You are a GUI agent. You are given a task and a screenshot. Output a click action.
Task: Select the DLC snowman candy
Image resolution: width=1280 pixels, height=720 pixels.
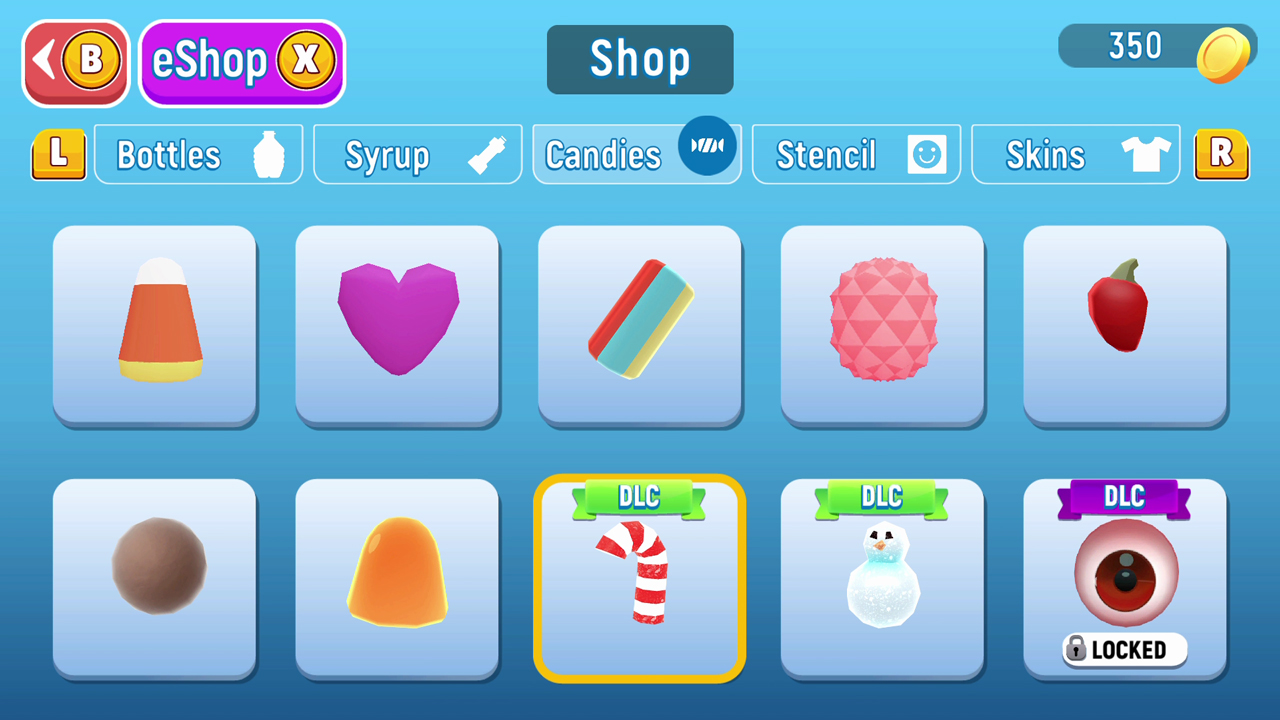(x=882, y=580)
